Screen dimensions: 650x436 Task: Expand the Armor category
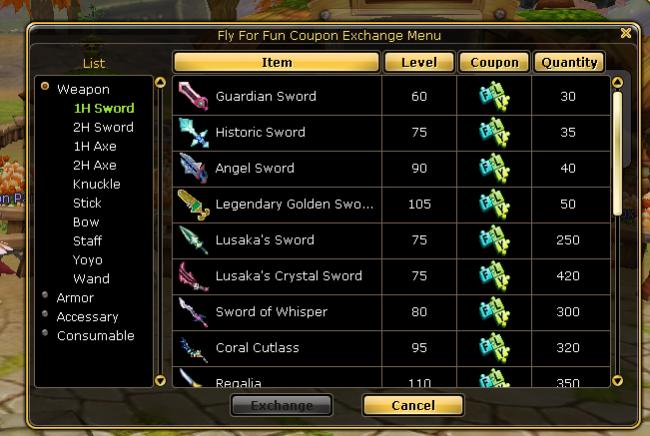[x=75, y=298]
